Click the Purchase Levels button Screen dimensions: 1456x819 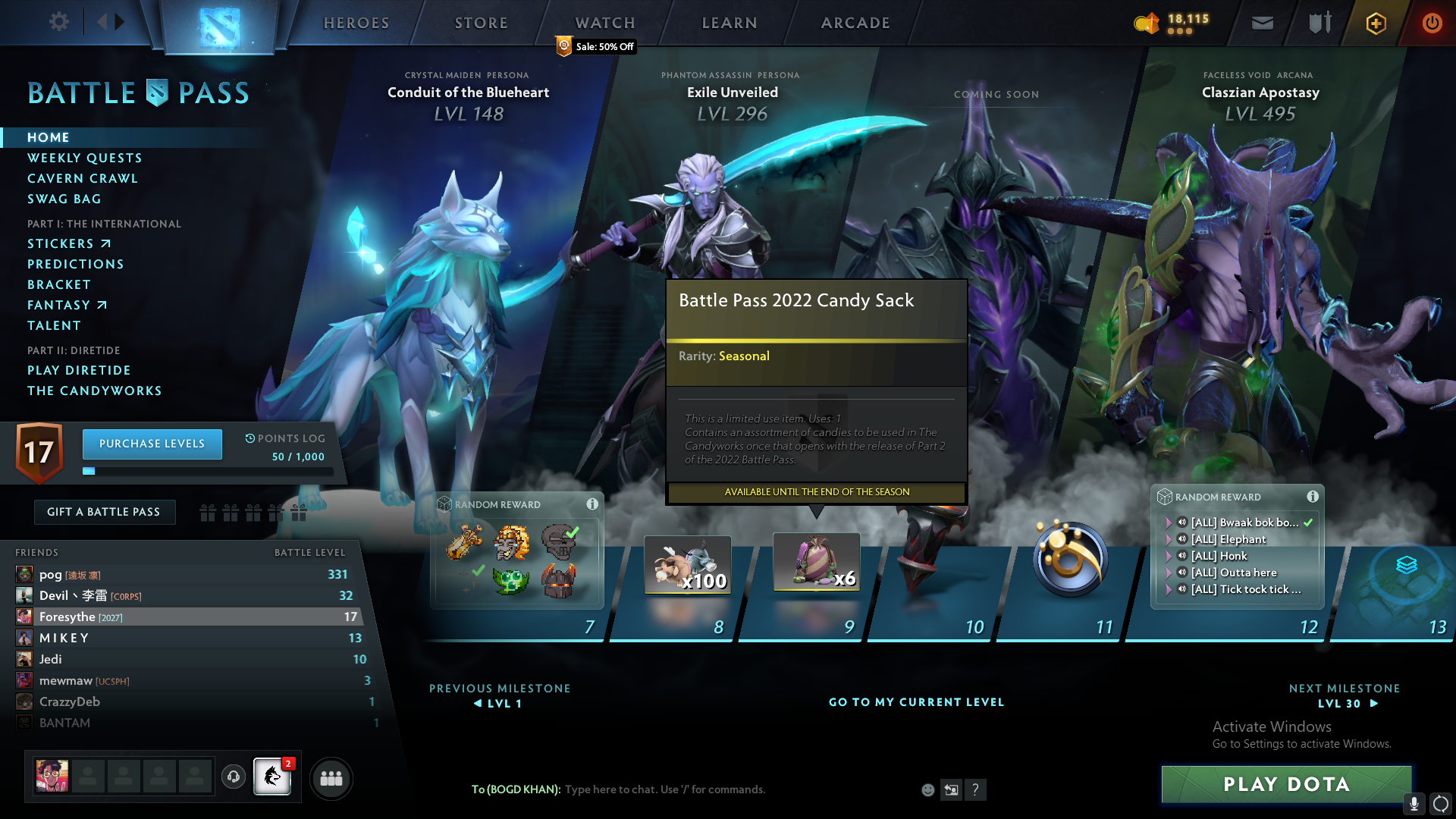click(x=152, y=444)
